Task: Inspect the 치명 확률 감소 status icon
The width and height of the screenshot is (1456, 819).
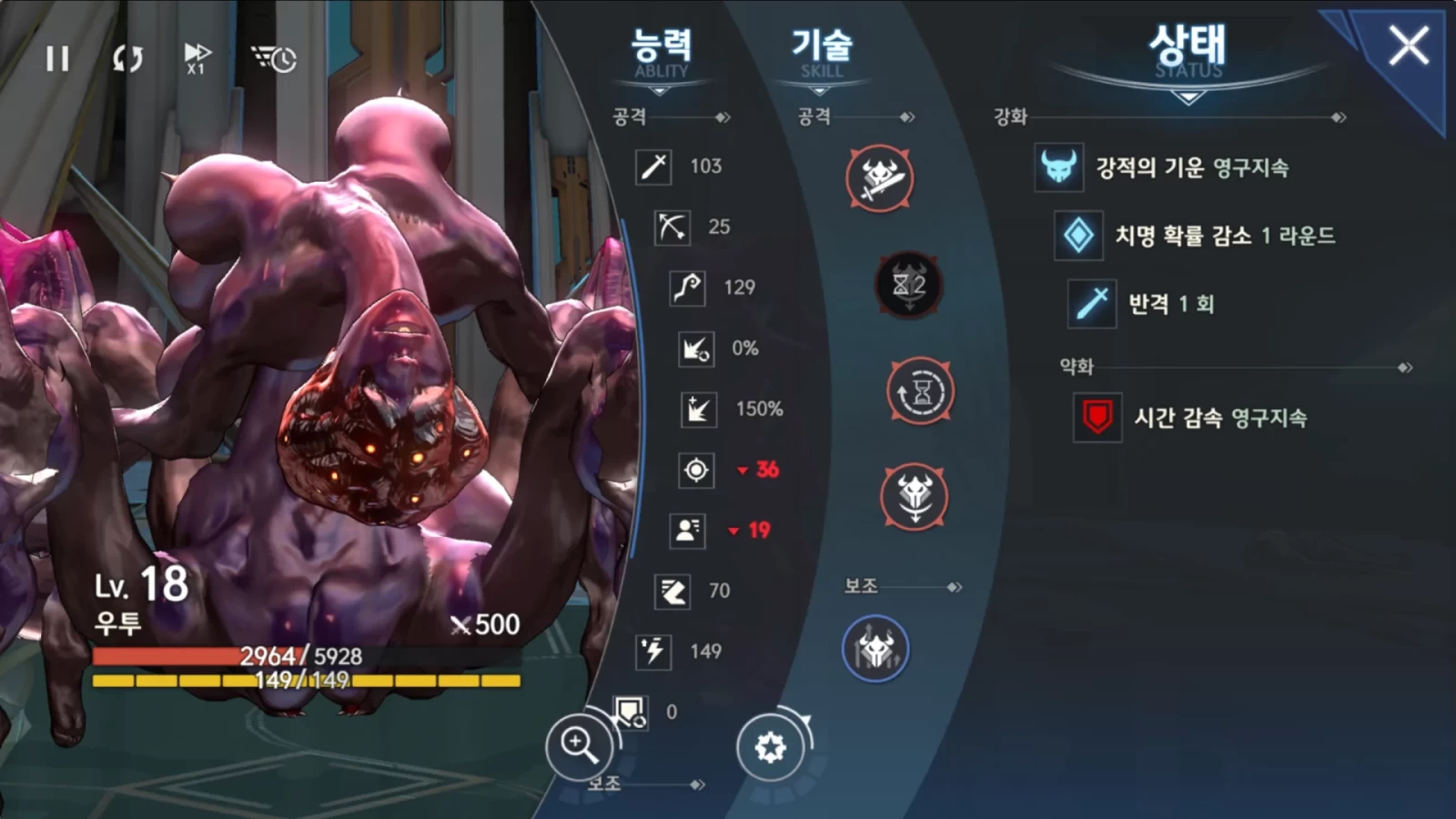Action: [1078, 236]
